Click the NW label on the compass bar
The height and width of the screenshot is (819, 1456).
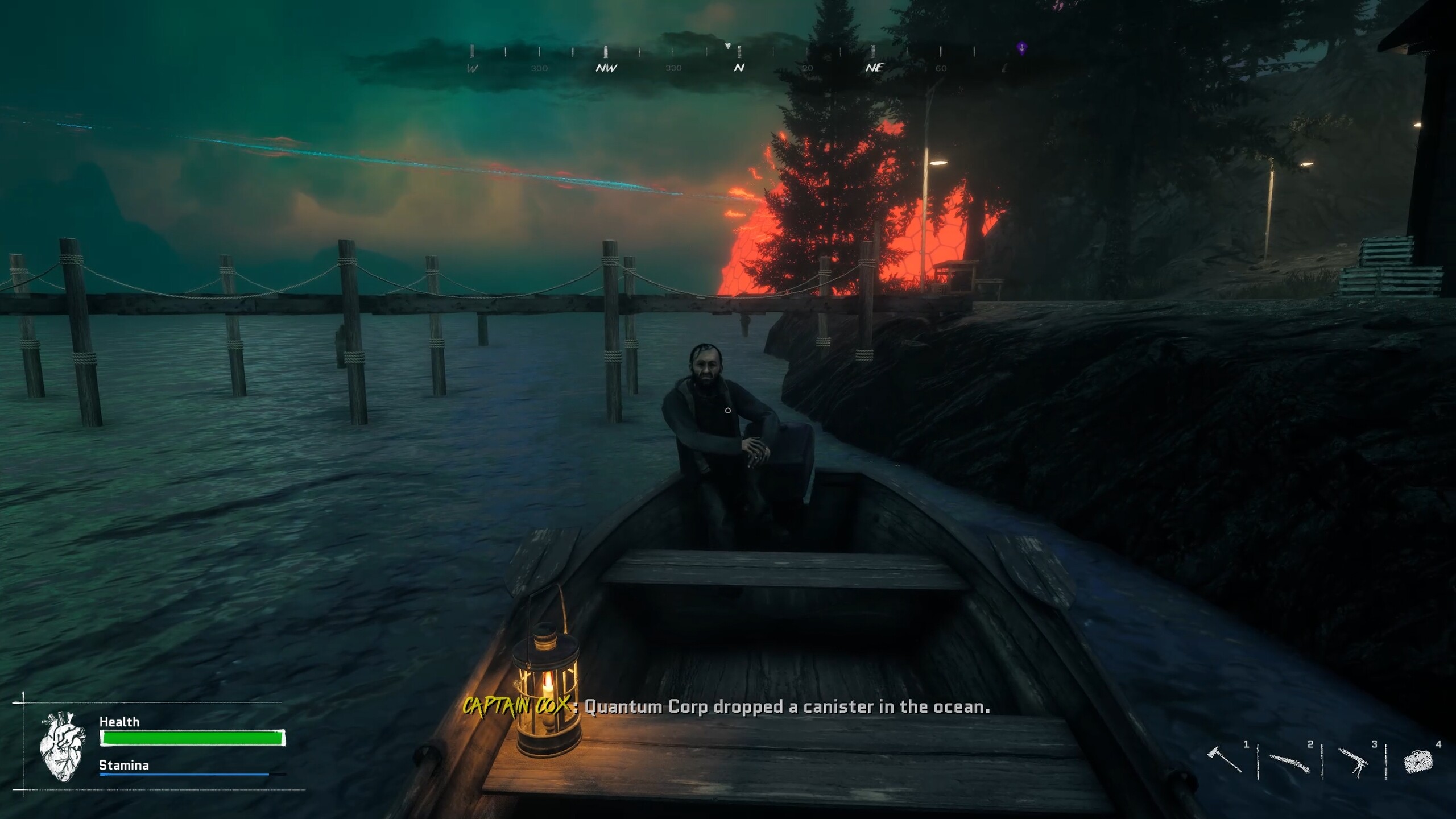pos(606,68)
